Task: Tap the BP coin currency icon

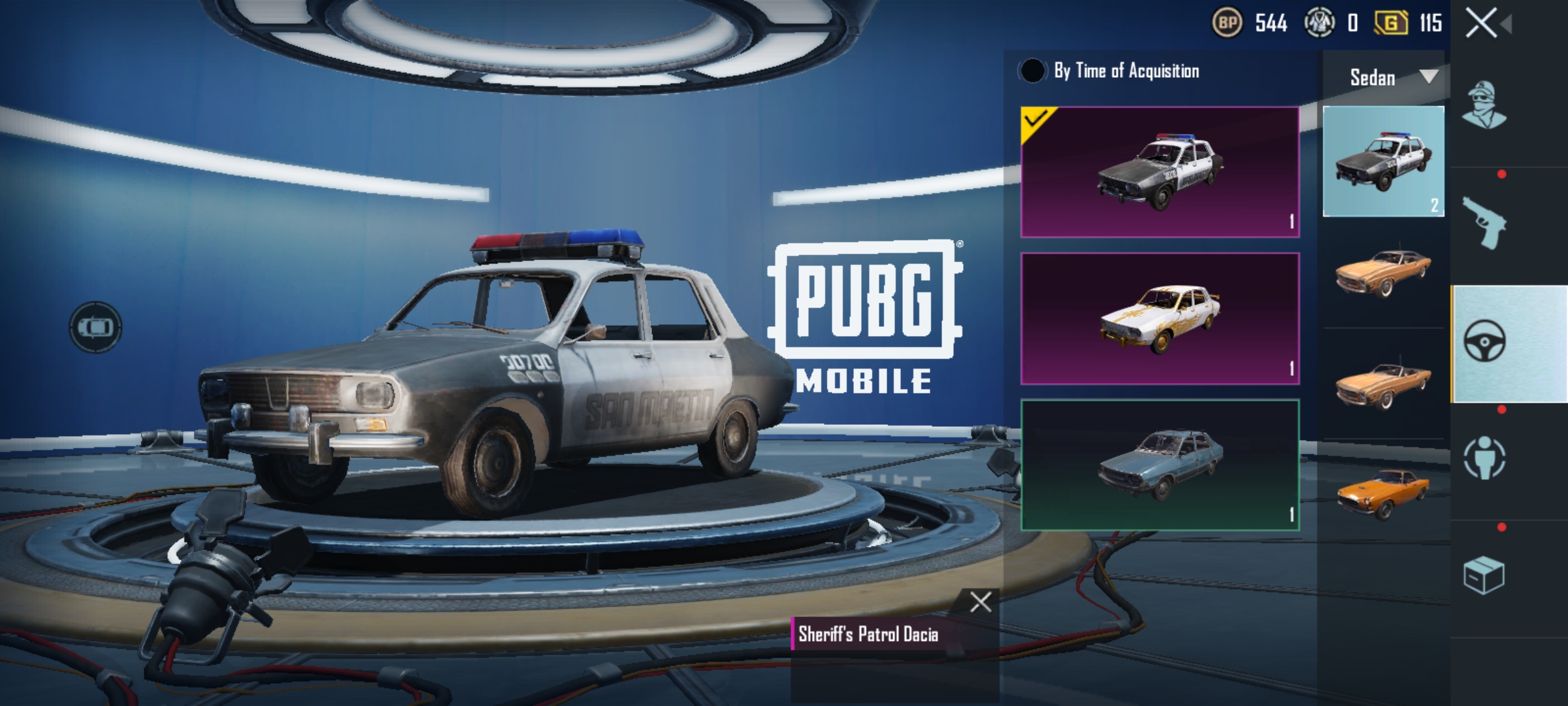Action: 1227,24
